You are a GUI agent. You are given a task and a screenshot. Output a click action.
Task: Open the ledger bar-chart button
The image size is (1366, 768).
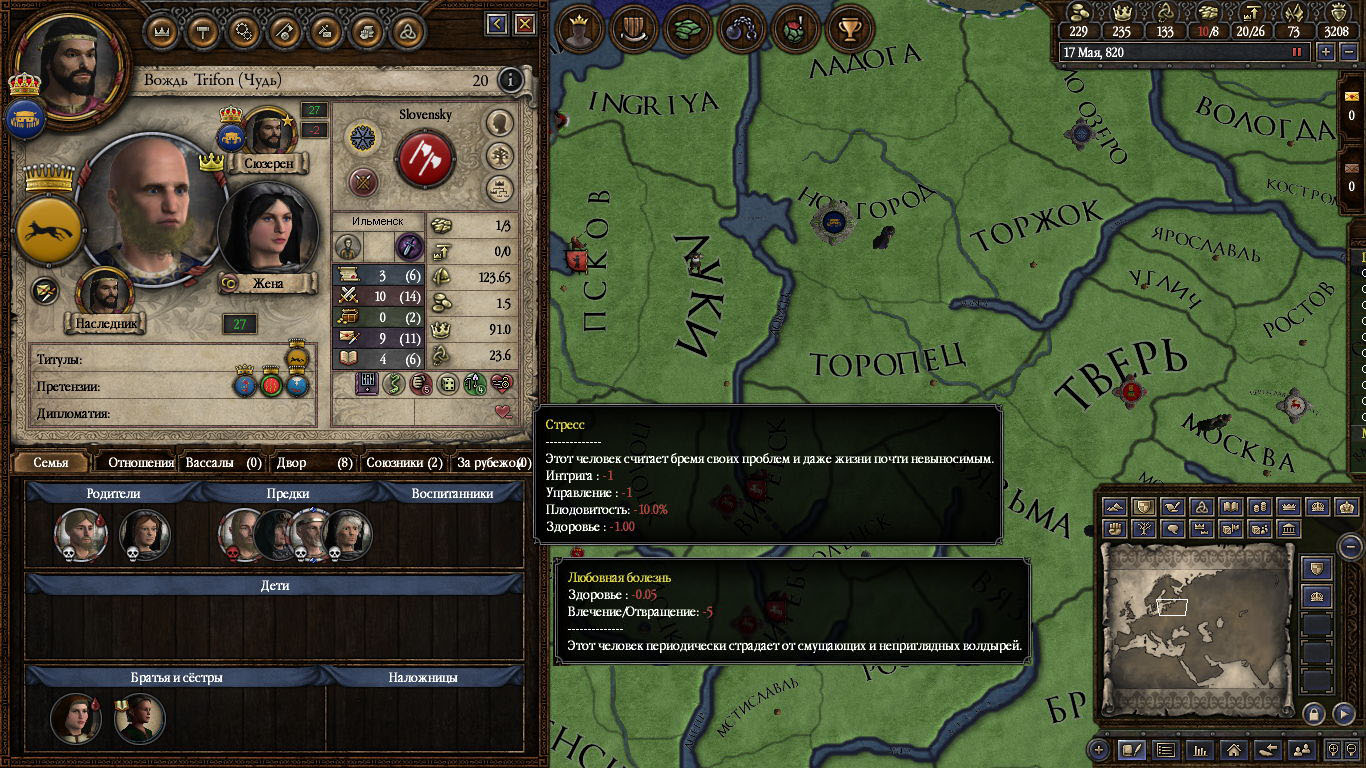click(x=1200, y=749)
